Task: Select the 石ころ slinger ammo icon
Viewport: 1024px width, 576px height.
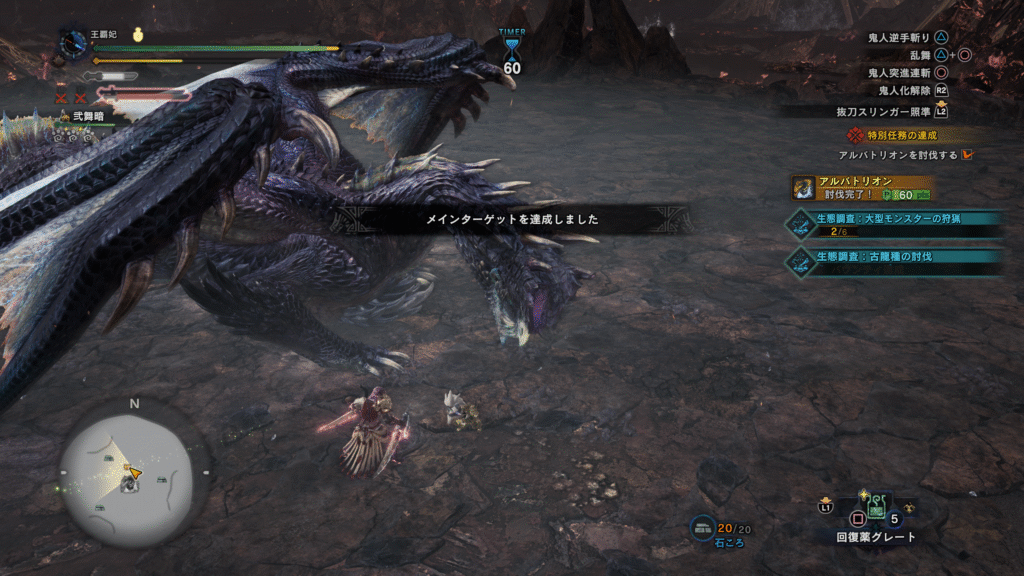Action: click(703, 528)
